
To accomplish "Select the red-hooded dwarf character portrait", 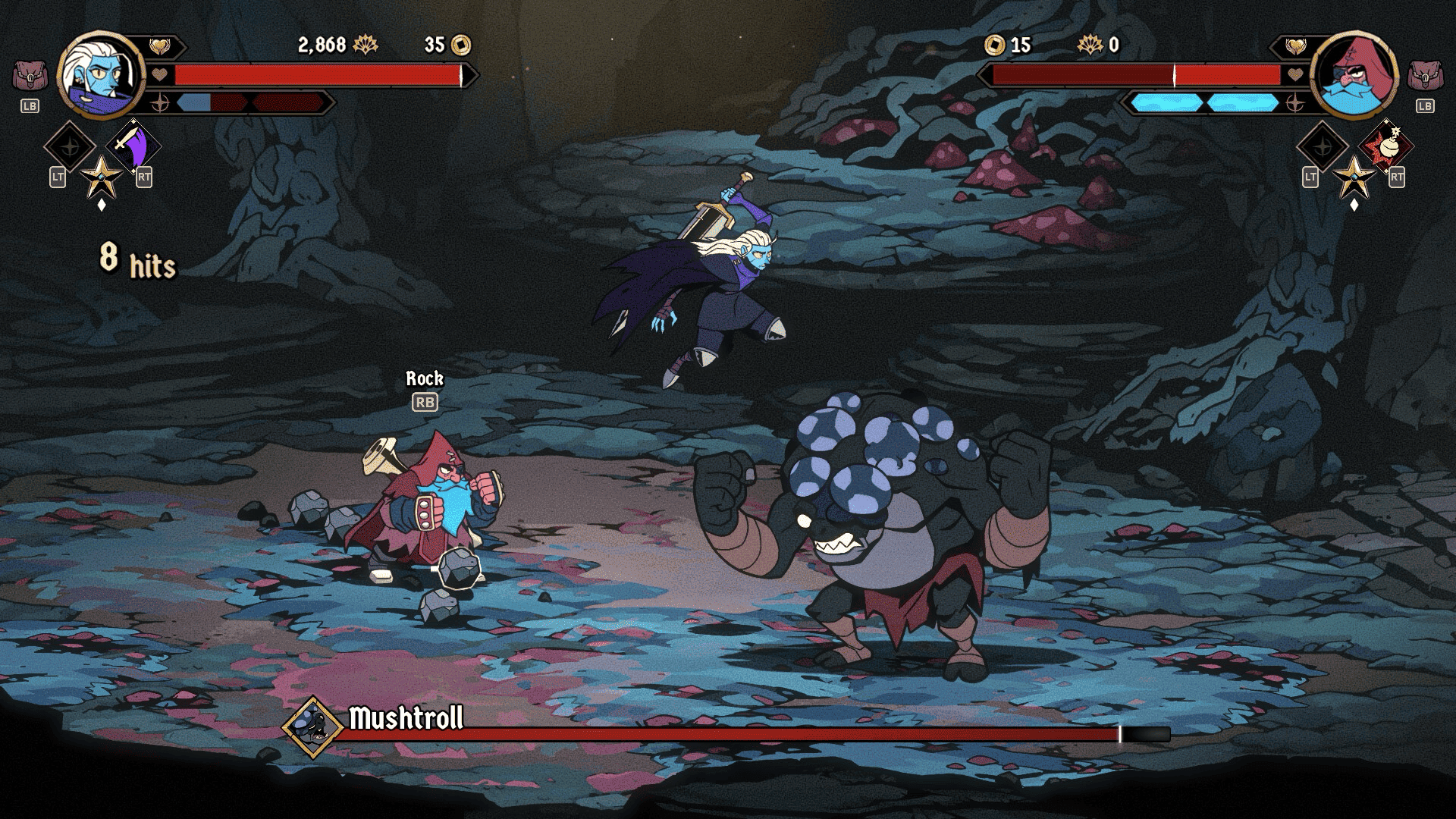I will tap(1354, 75).
